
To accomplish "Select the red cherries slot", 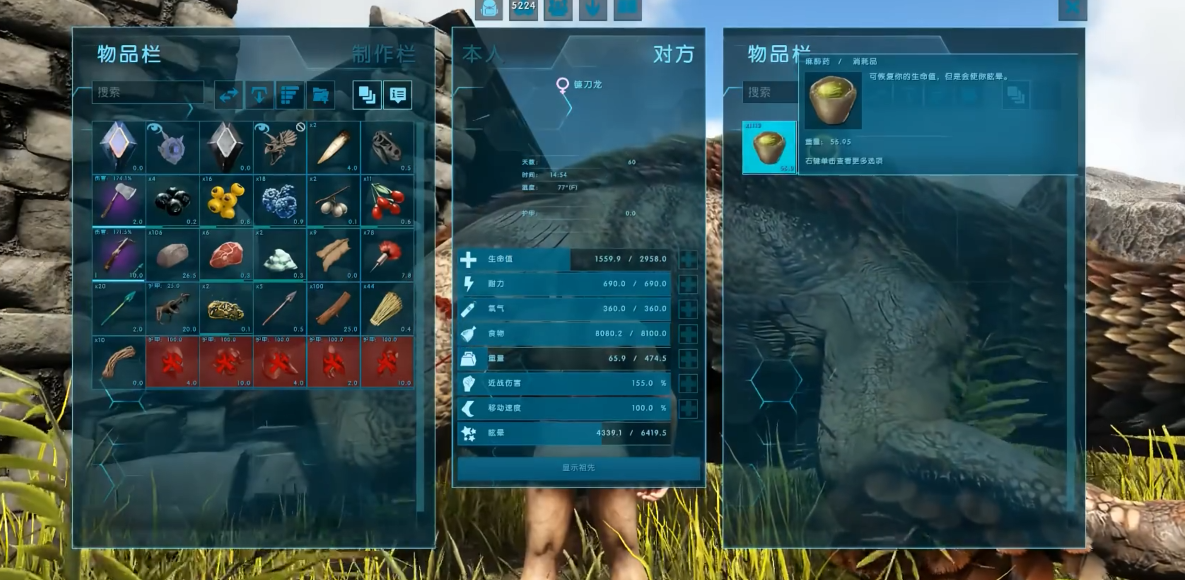I will (388, 200).
